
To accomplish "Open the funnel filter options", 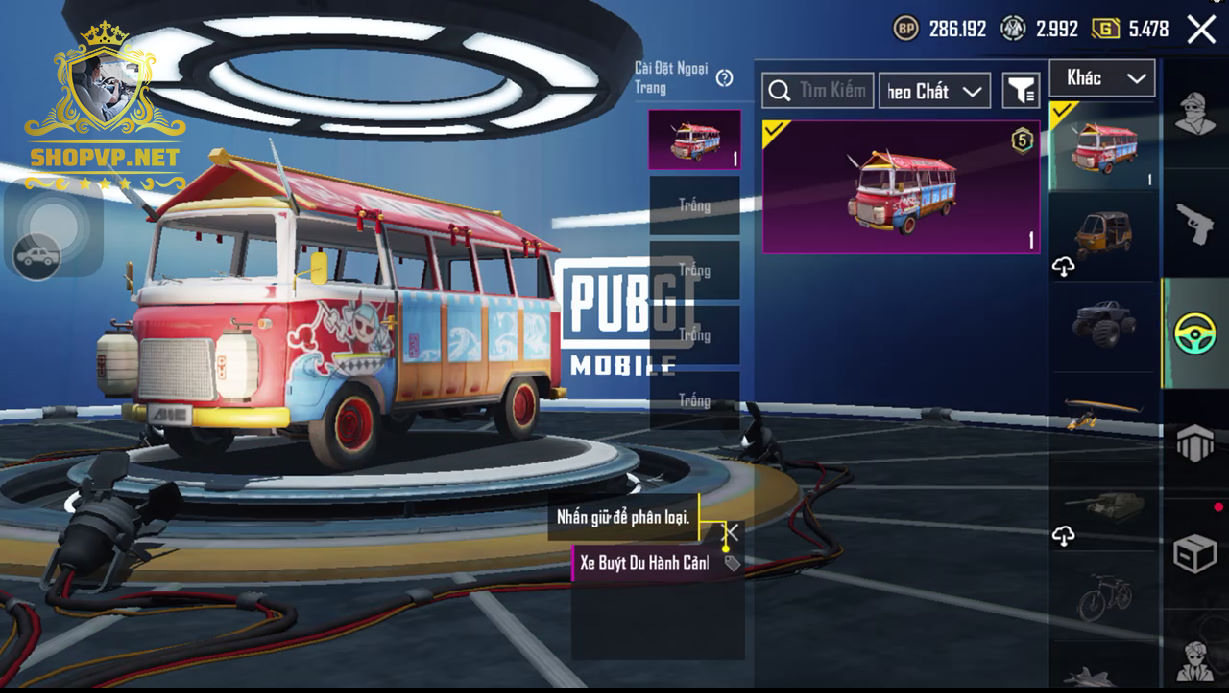I will coord(1021,91).
